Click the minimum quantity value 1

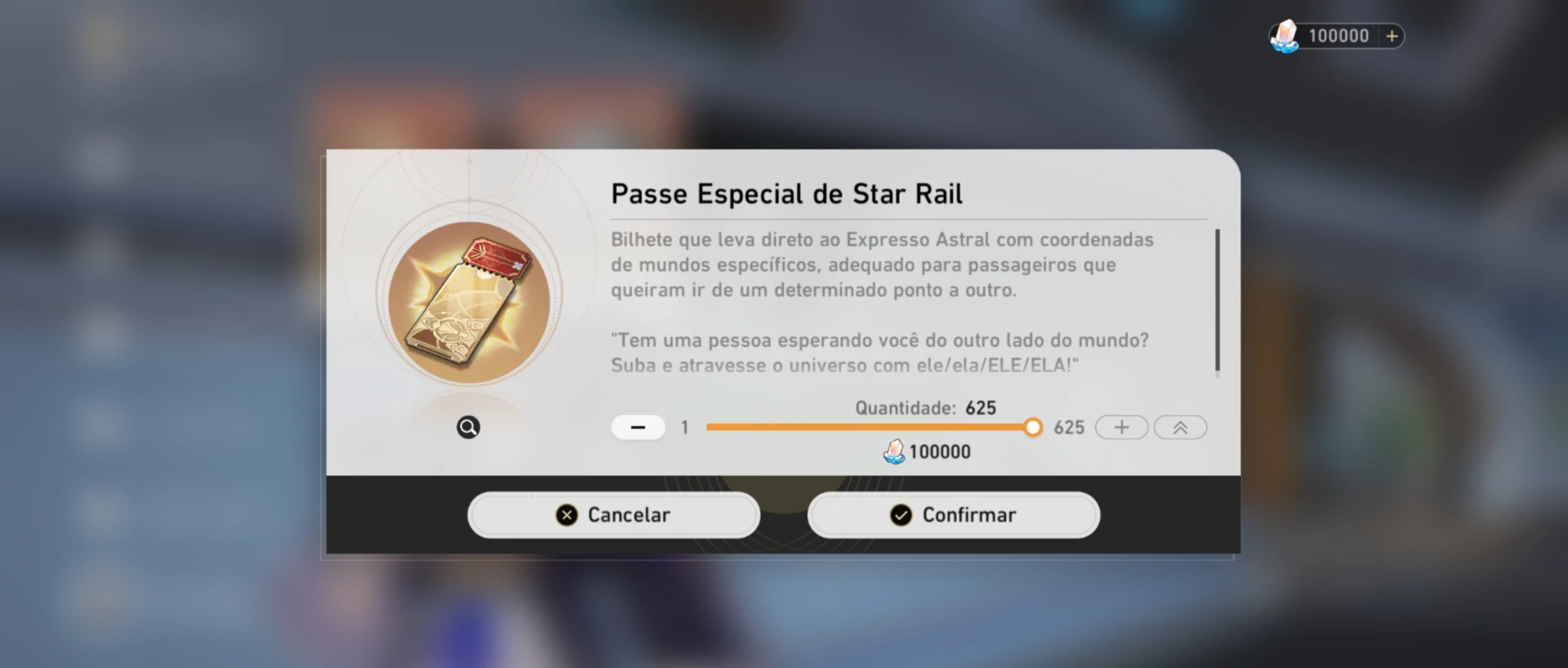coord(684,427)
